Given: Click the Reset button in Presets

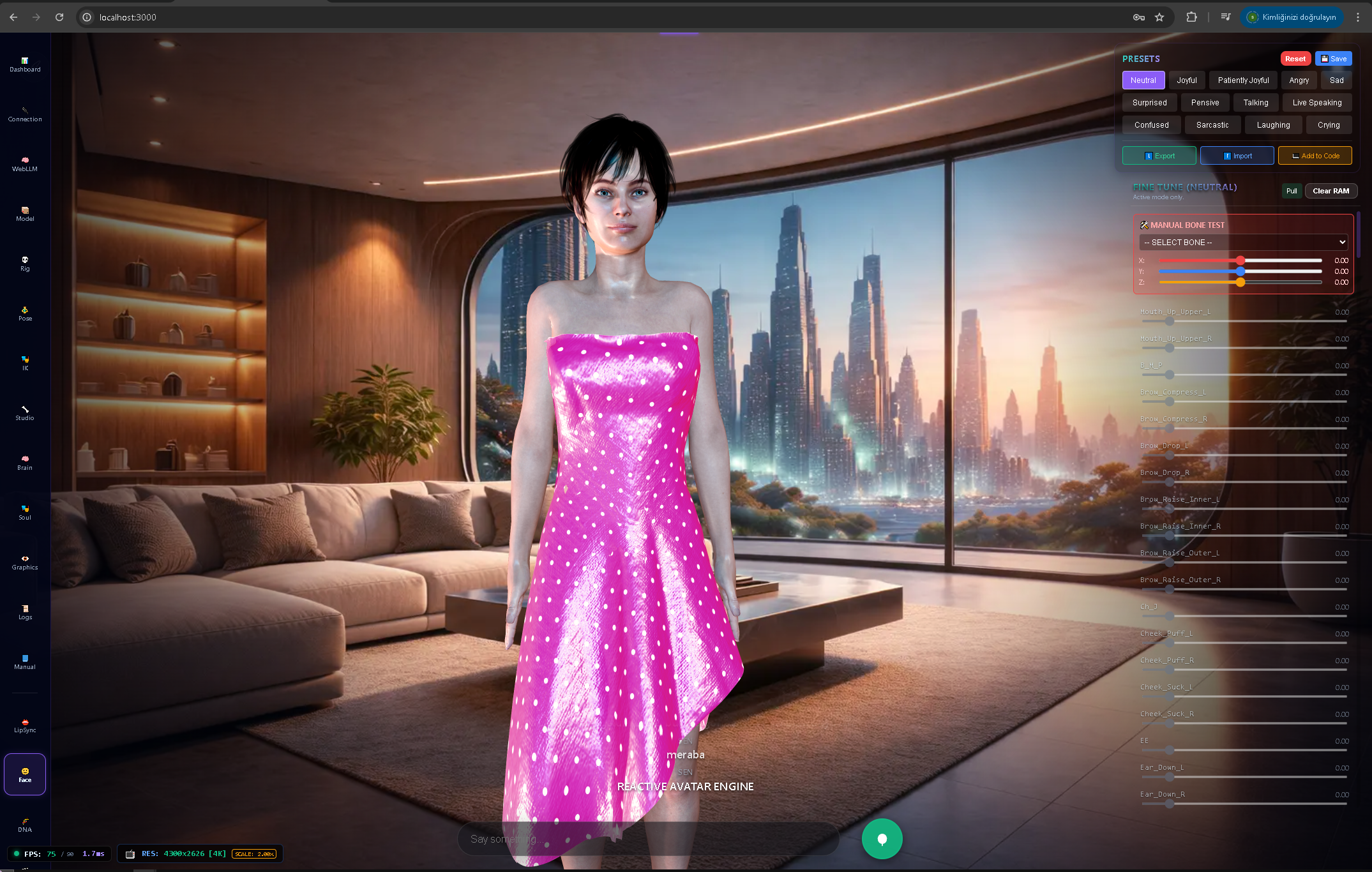Looking at the screenshot, I should click(1295, 58).
